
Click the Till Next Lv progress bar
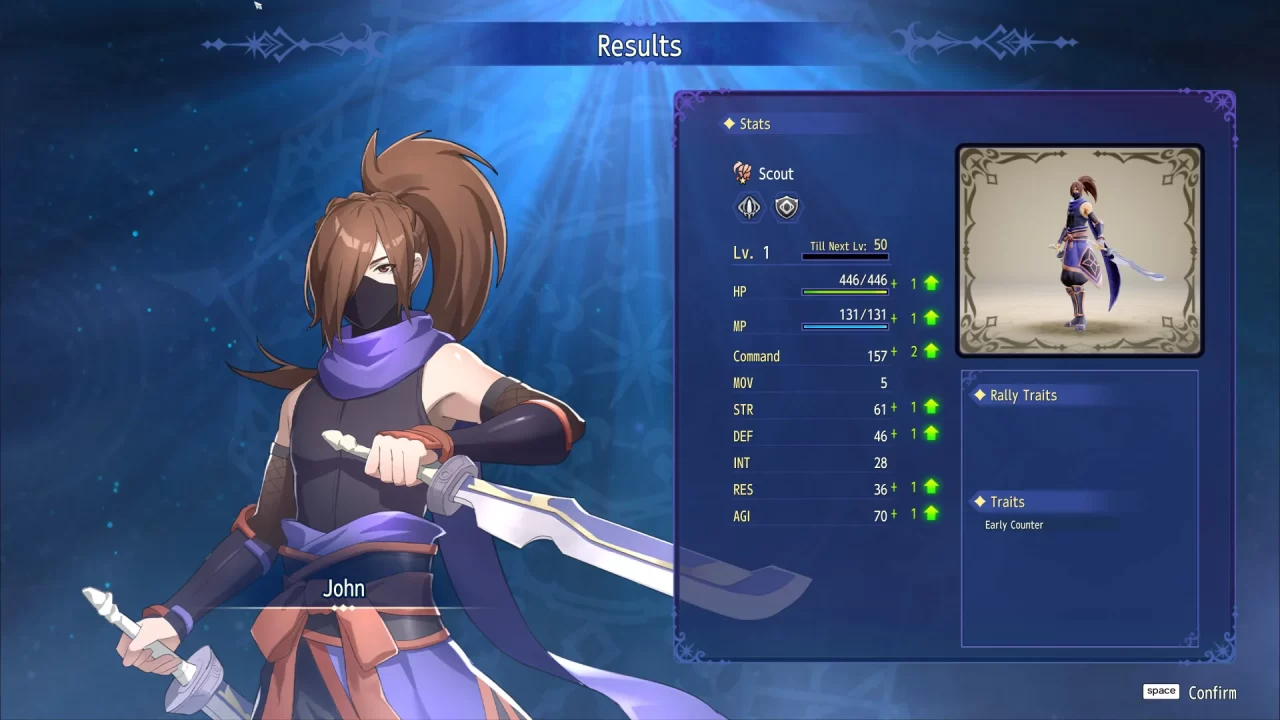(845, 258)
